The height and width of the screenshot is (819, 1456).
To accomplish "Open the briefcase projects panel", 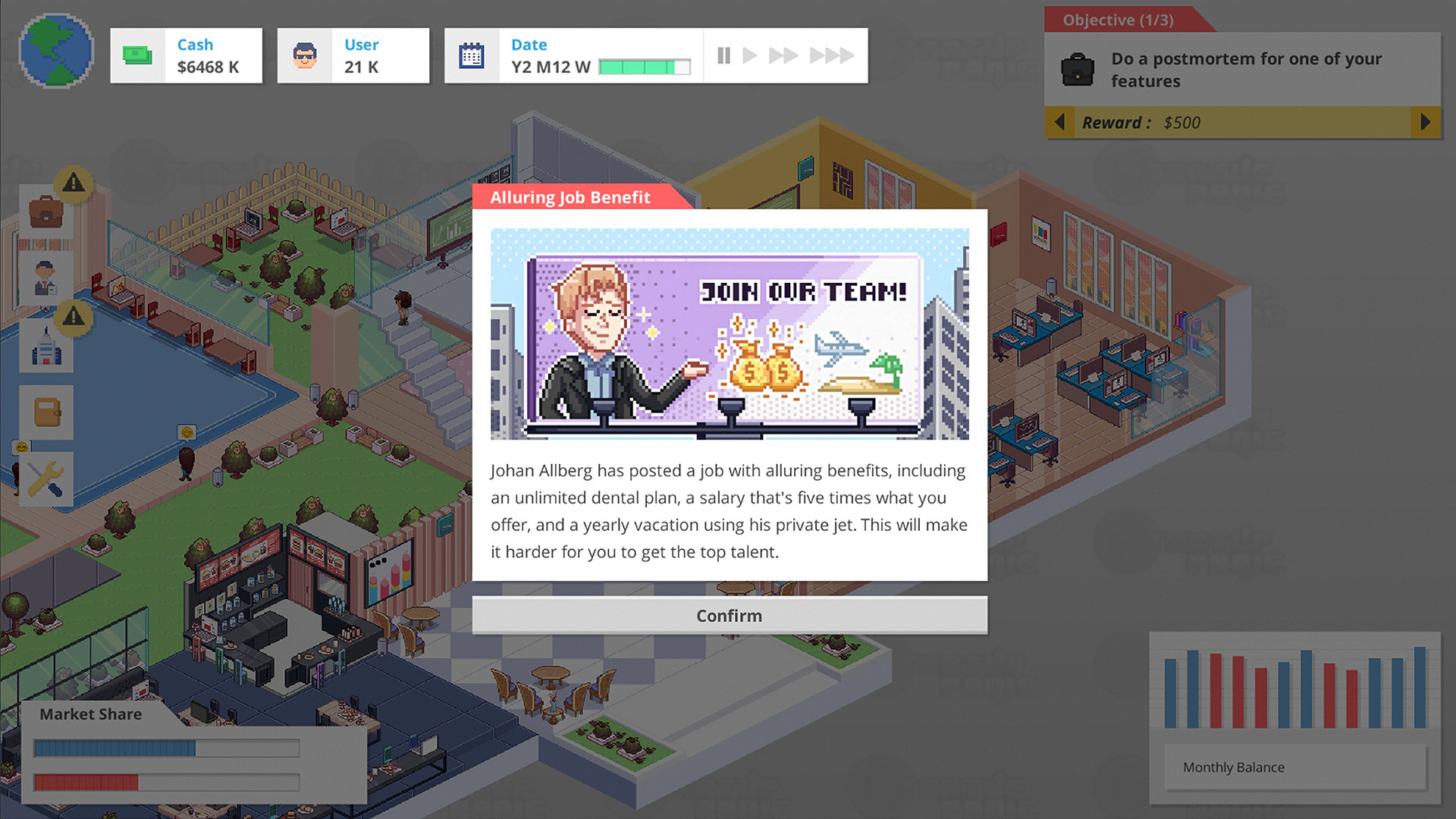I will [45, 211].
